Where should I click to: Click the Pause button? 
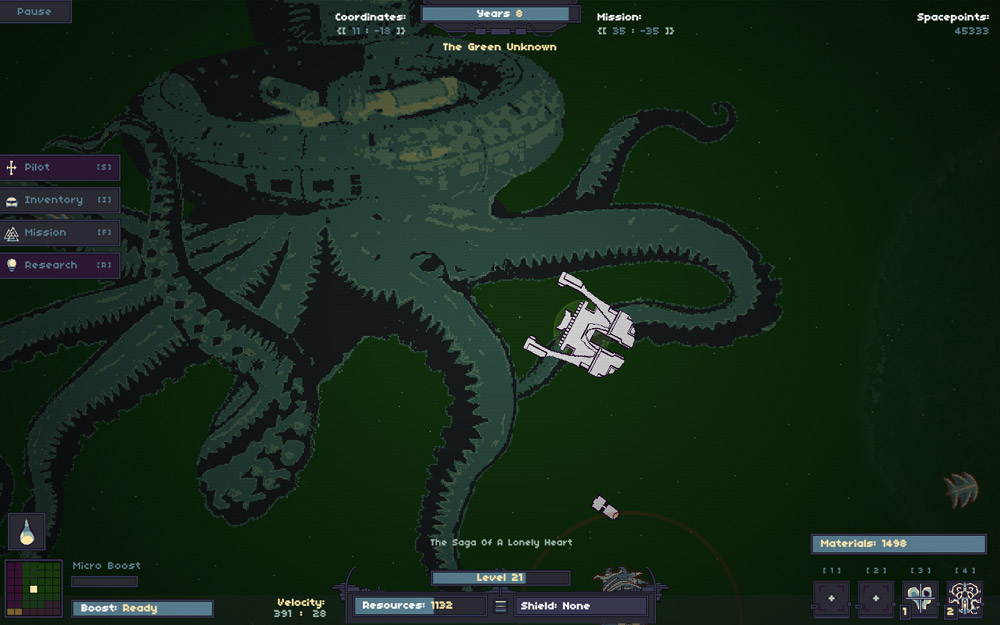pyautogui.click(x=35, y=12)
